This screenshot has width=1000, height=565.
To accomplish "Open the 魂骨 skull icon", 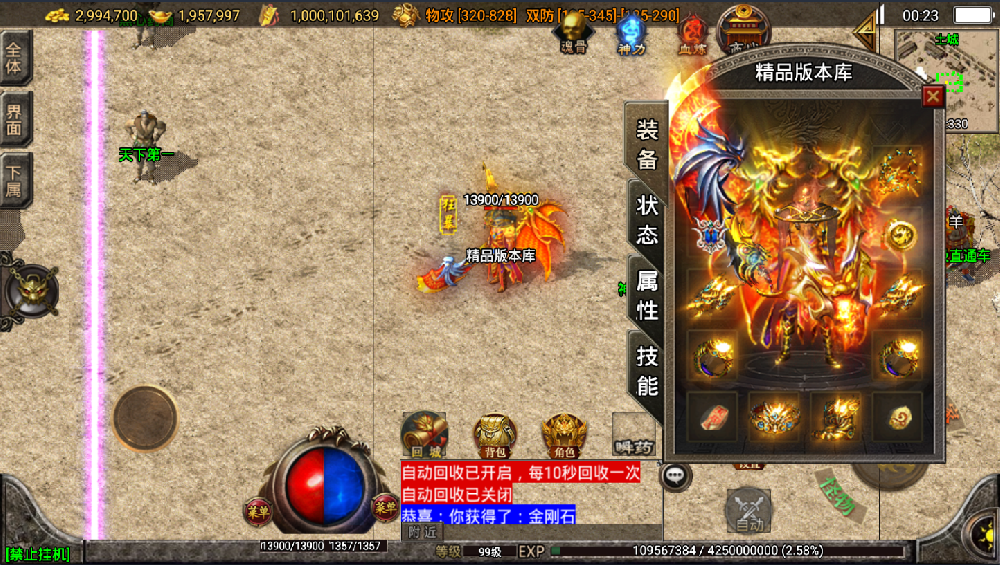I will point(574,31).
